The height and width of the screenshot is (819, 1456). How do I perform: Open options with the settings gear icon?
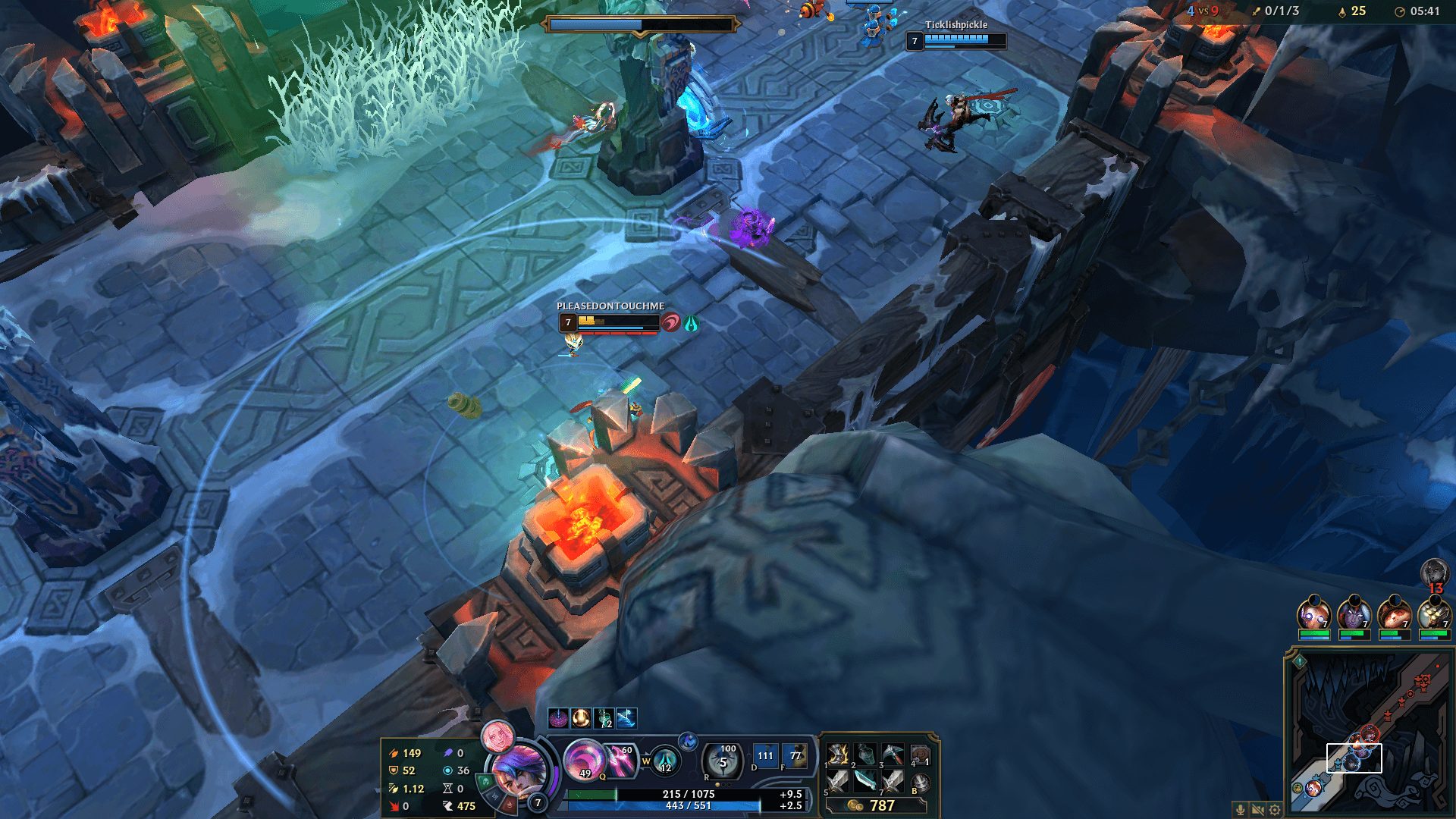point(1273,810)
